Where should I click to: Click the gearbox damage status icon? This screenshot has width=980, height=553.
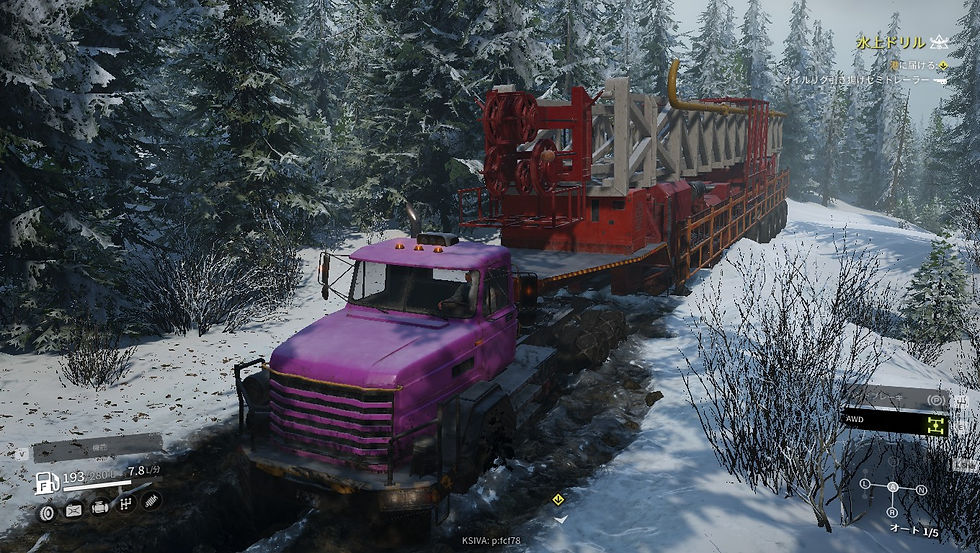[x=126, y=505]
